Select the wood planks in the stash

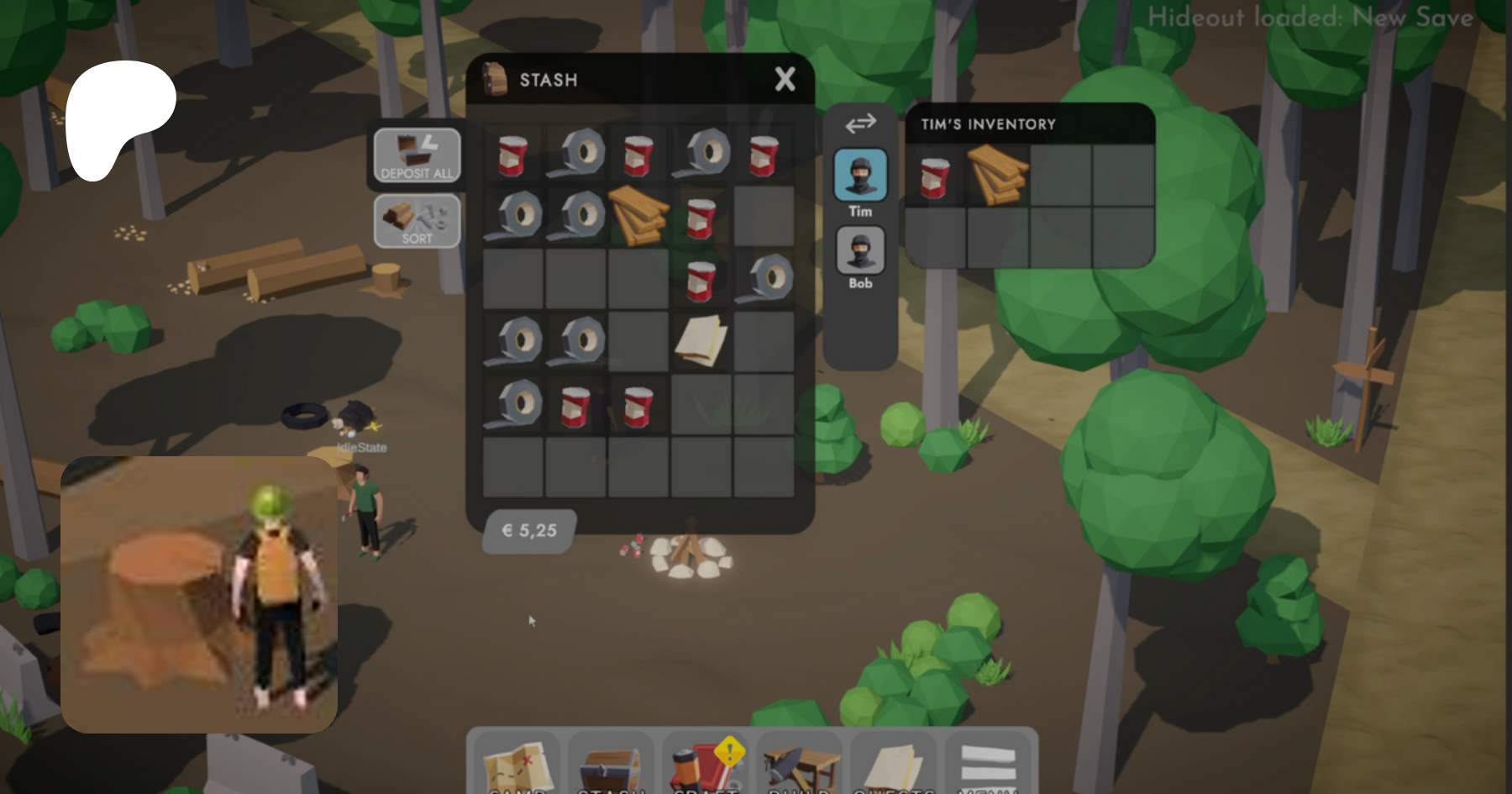coord(638,215)
